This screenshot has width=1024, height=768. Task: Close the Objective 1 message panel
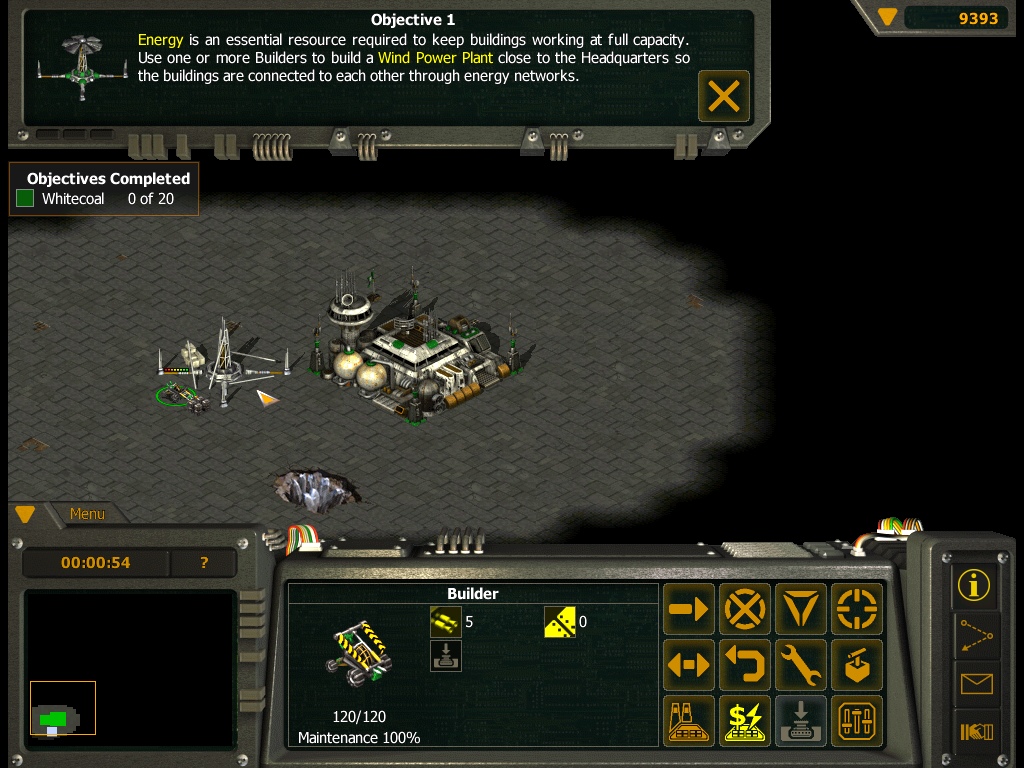coord(723,96)
